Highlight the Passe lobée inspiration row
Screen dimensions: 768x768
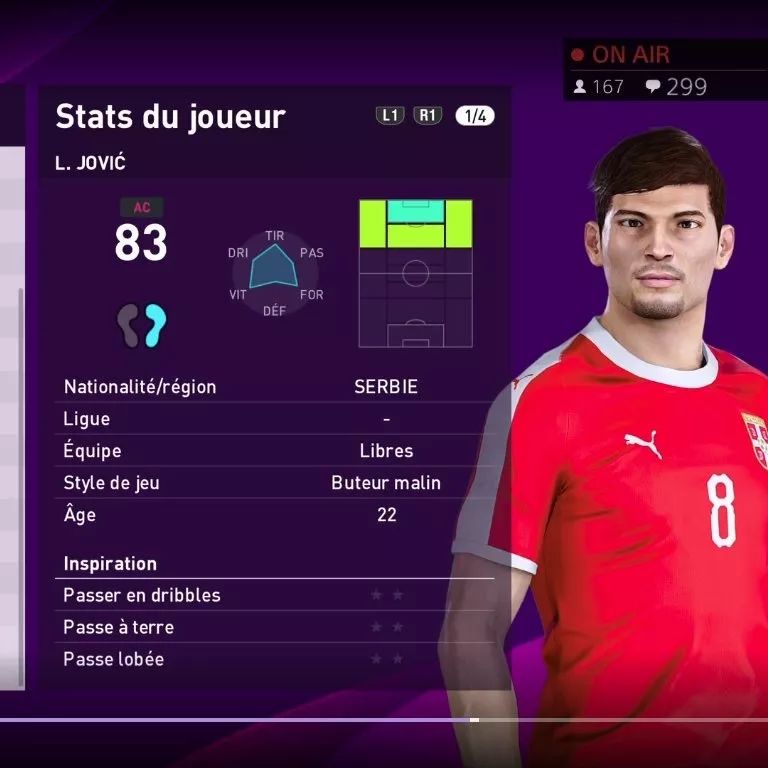pos(275,659)
